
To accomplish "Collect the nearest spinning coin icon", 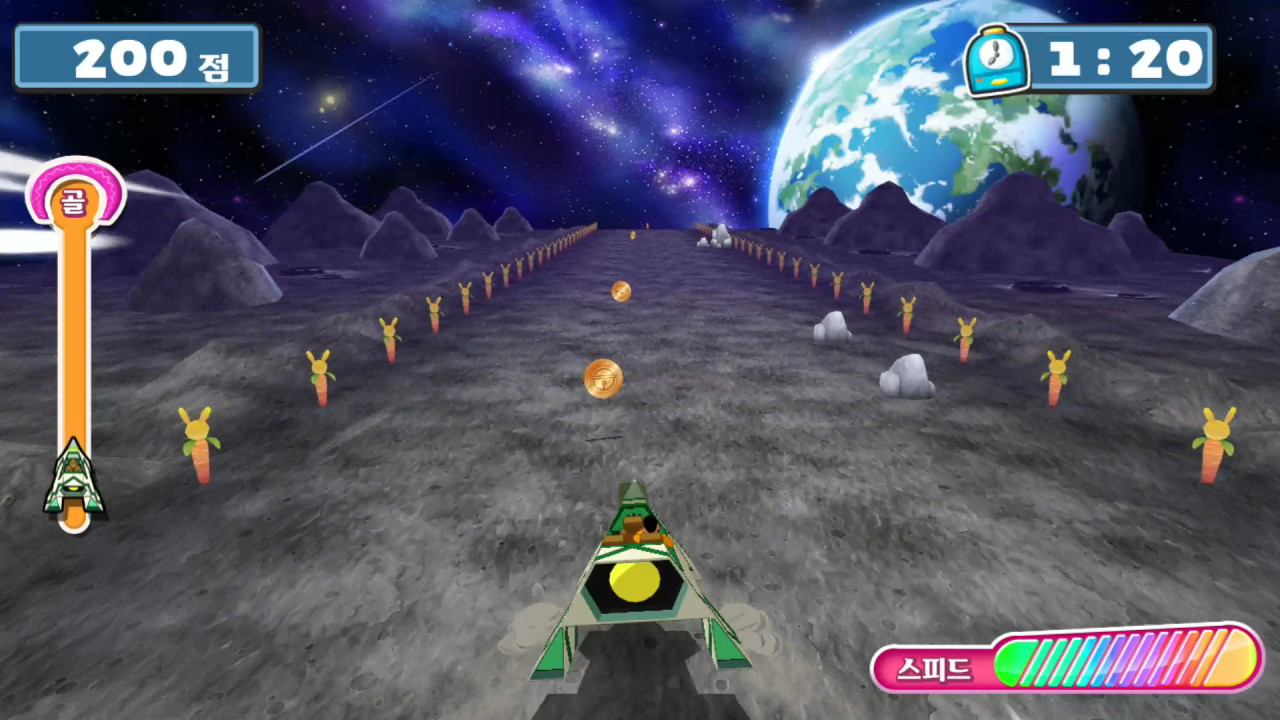I will 603,378.
